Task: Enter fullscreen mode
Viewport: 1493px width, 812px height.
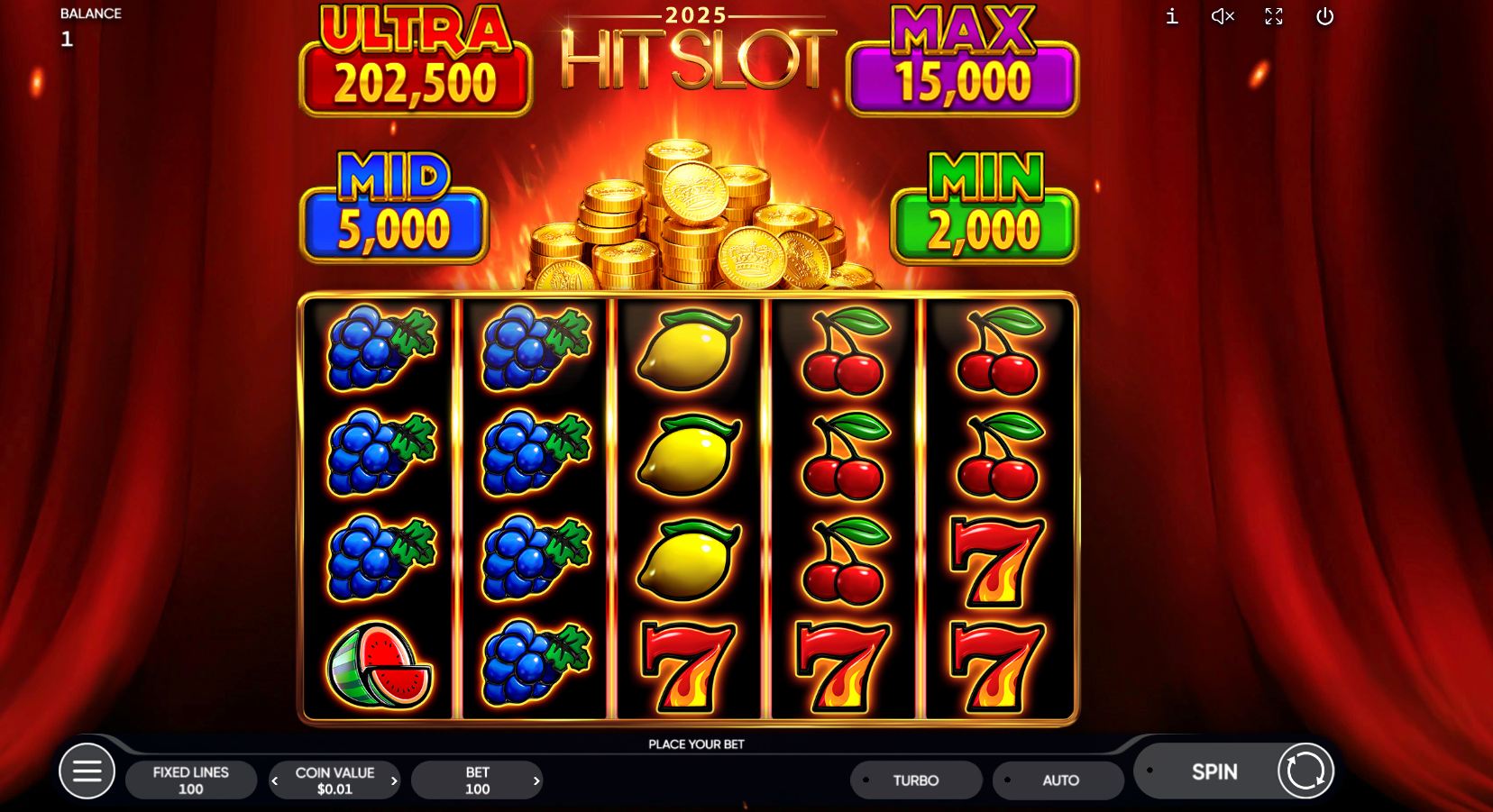Action: click(1274, 16)
